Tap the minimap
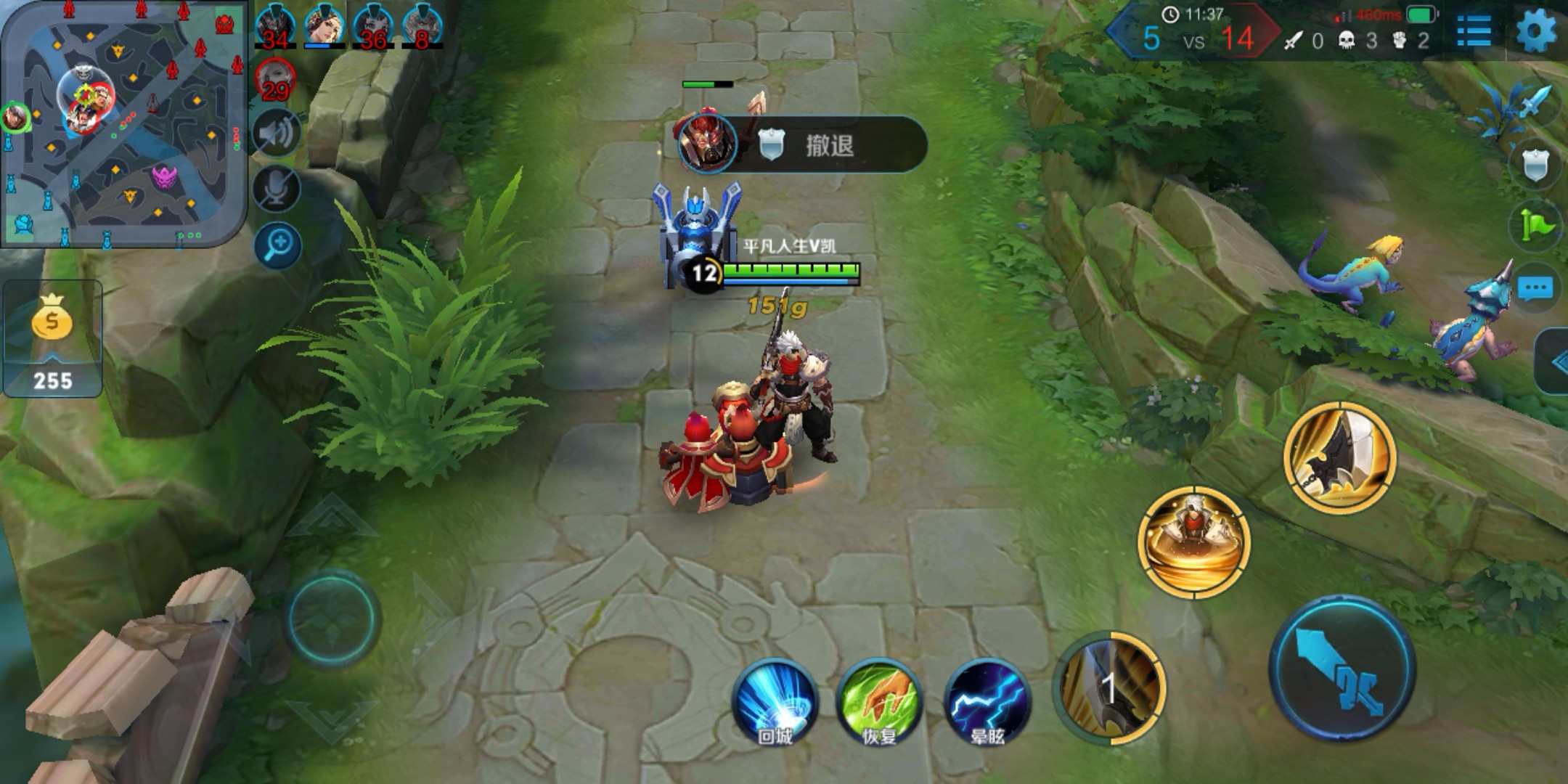1568x784 pixels. (123, 123)
